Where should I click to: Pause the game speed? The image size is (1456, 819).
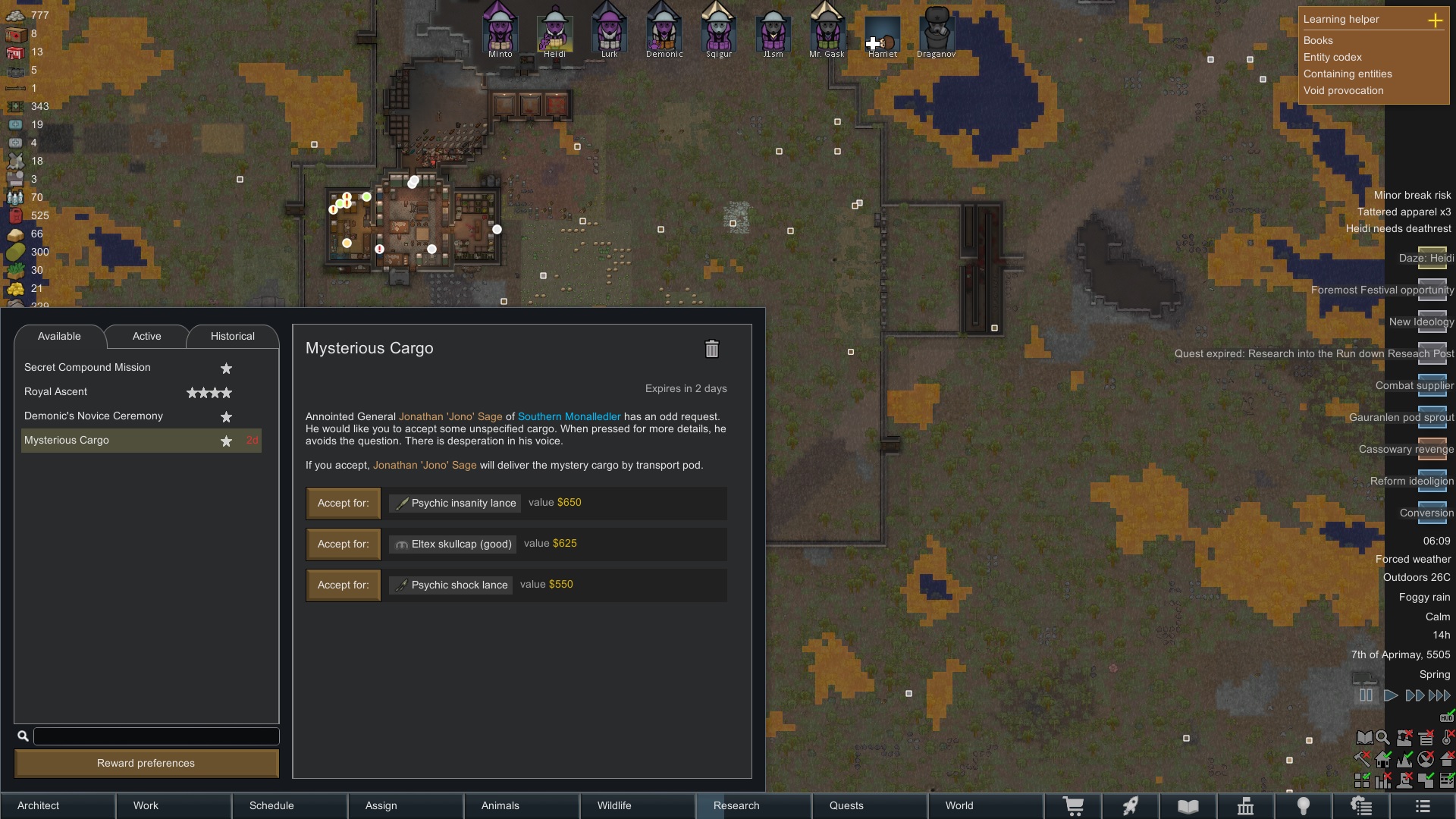(x=1366, y=695)
